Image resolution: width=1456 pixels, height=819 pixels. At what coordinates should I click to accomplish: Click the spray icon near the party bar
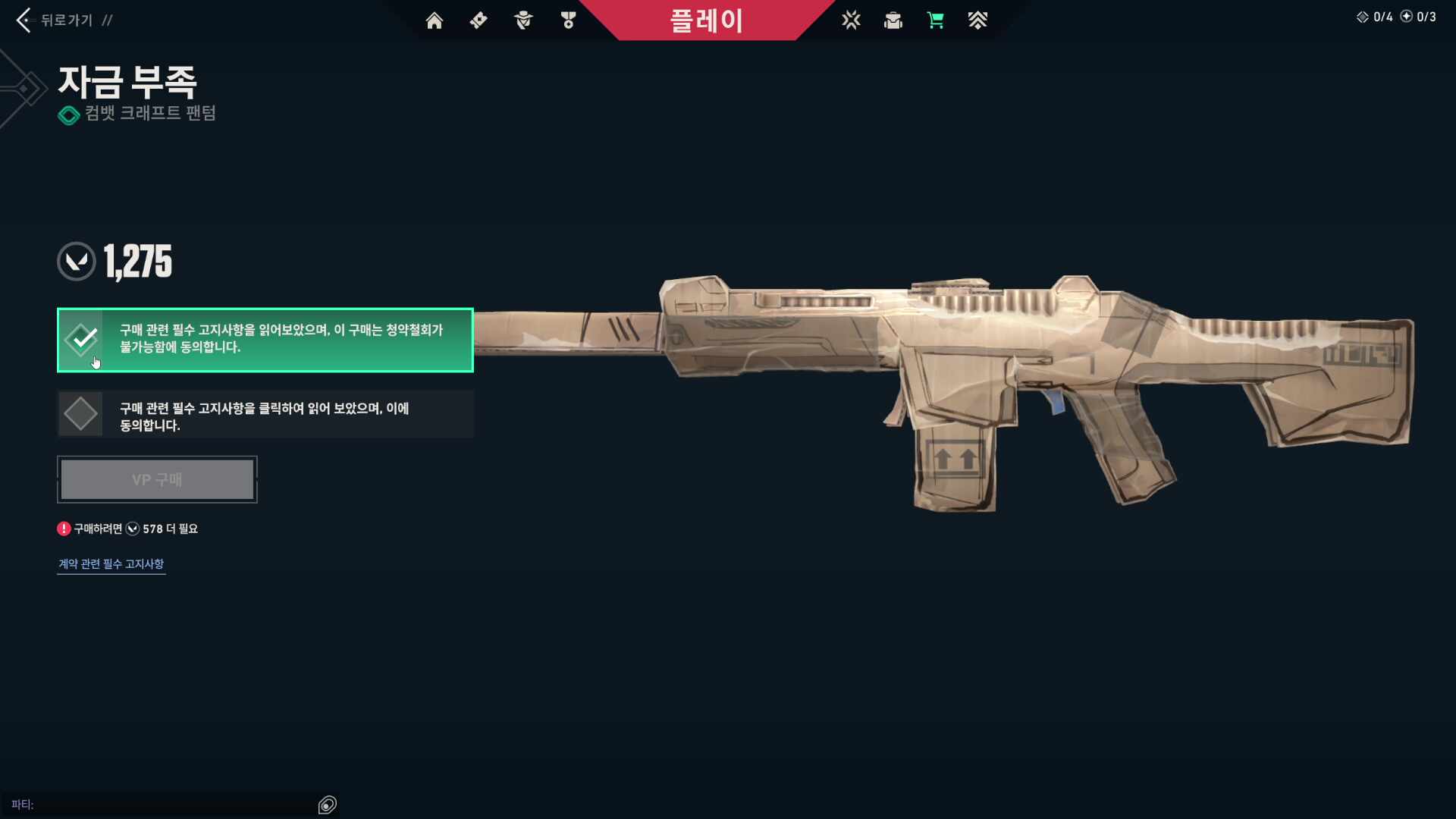328,805
